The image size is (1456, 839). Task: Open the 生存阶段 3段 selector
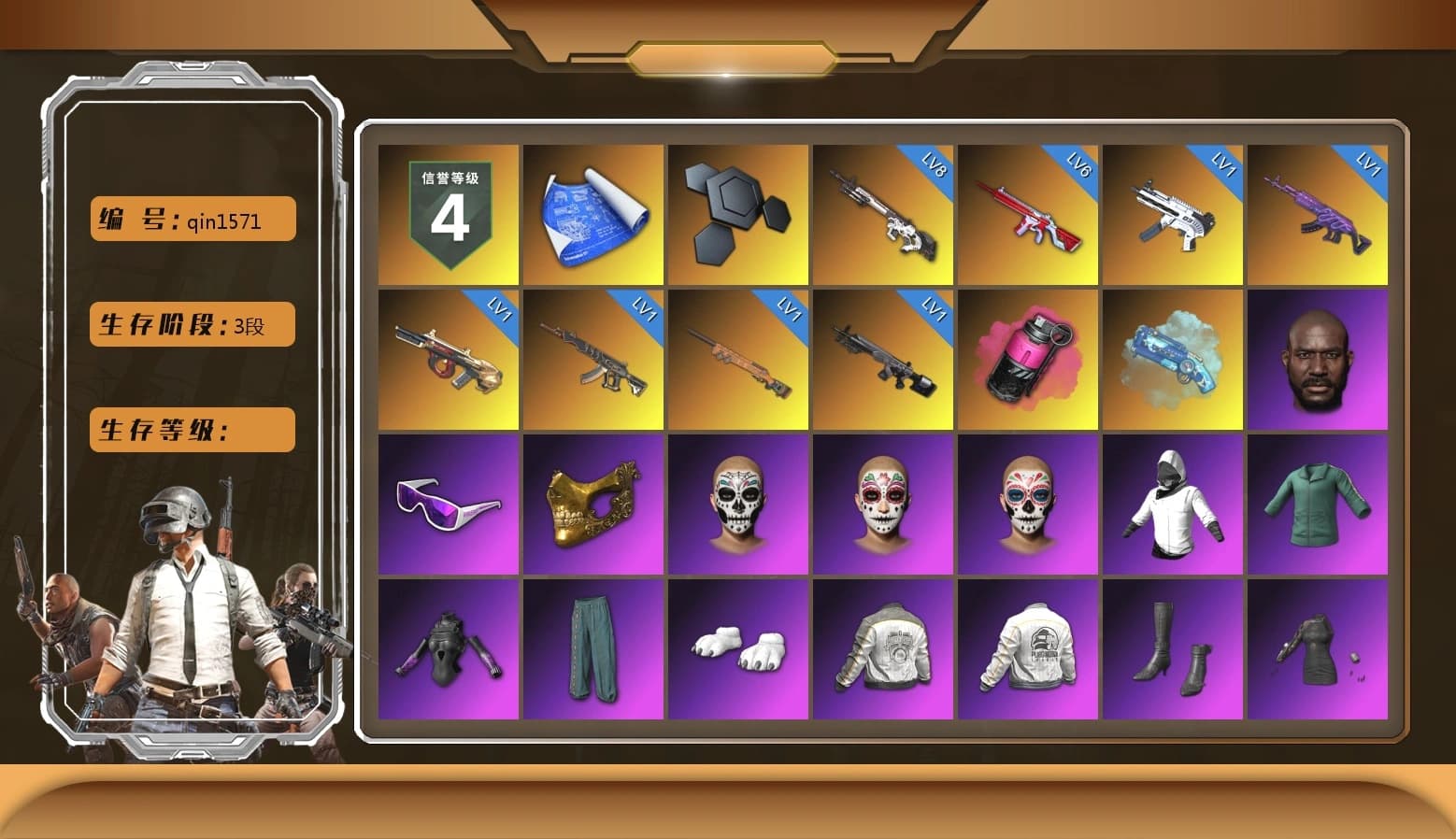[x=191, y=324]
